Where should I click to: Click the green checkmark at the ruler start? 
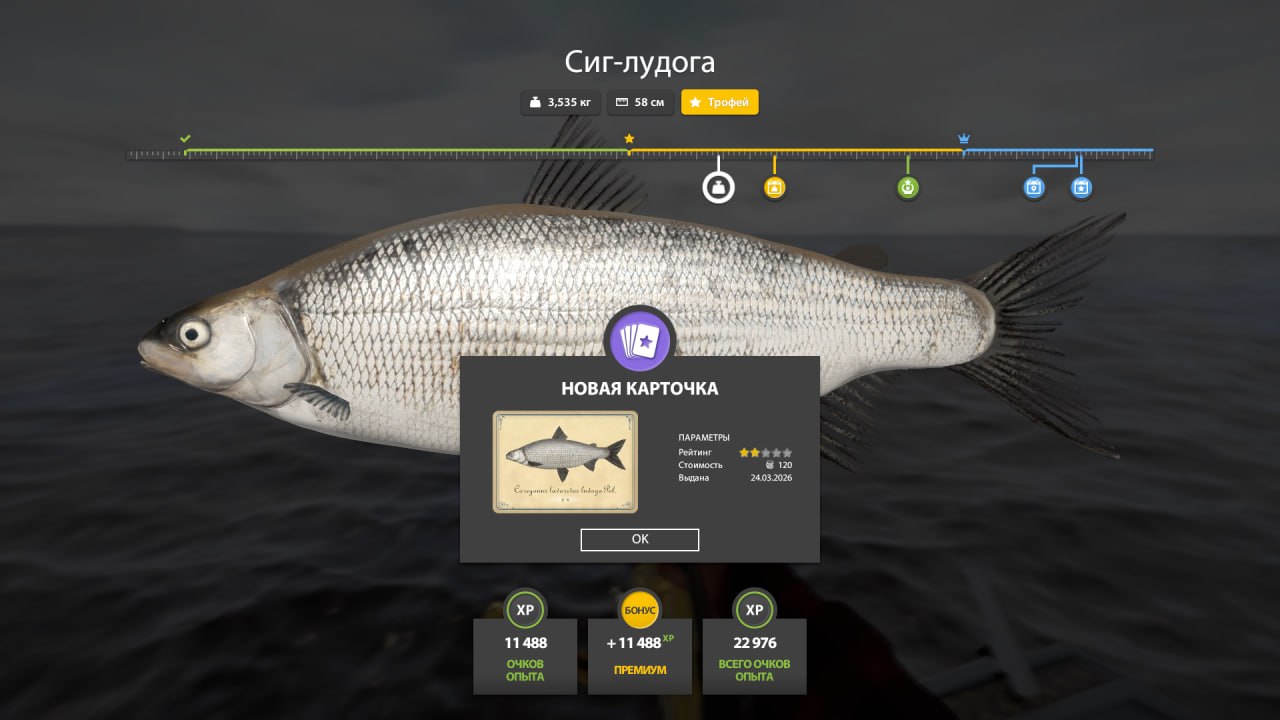184,139
